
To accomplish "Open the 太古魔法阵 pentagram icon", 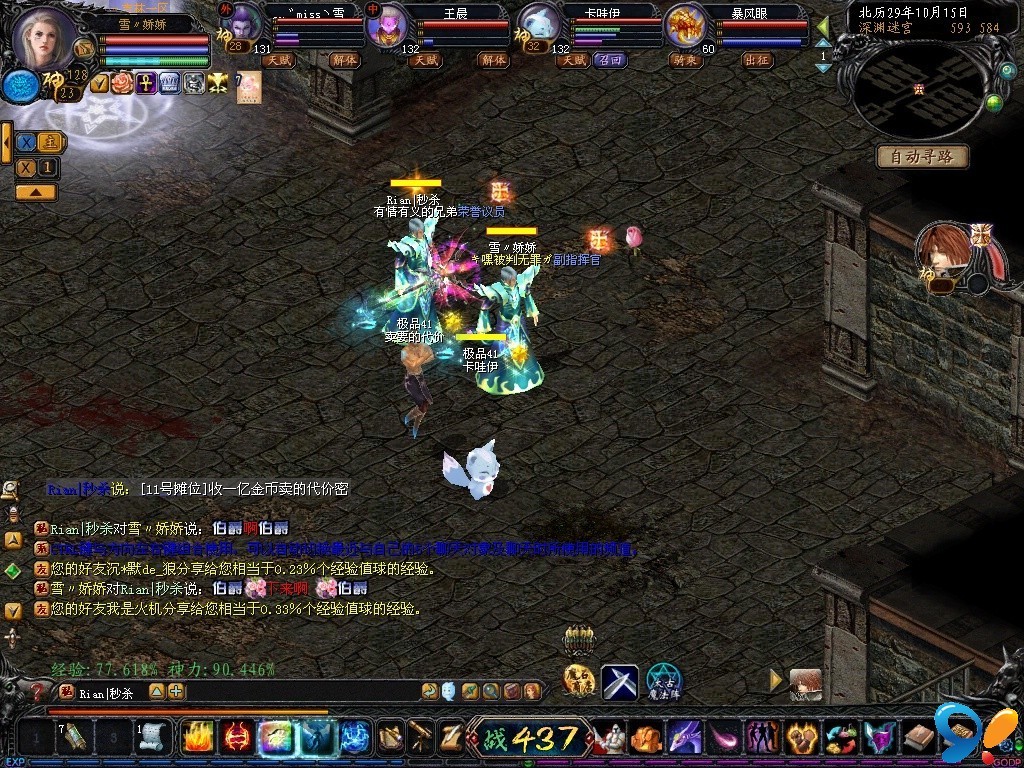I will 662,682.
